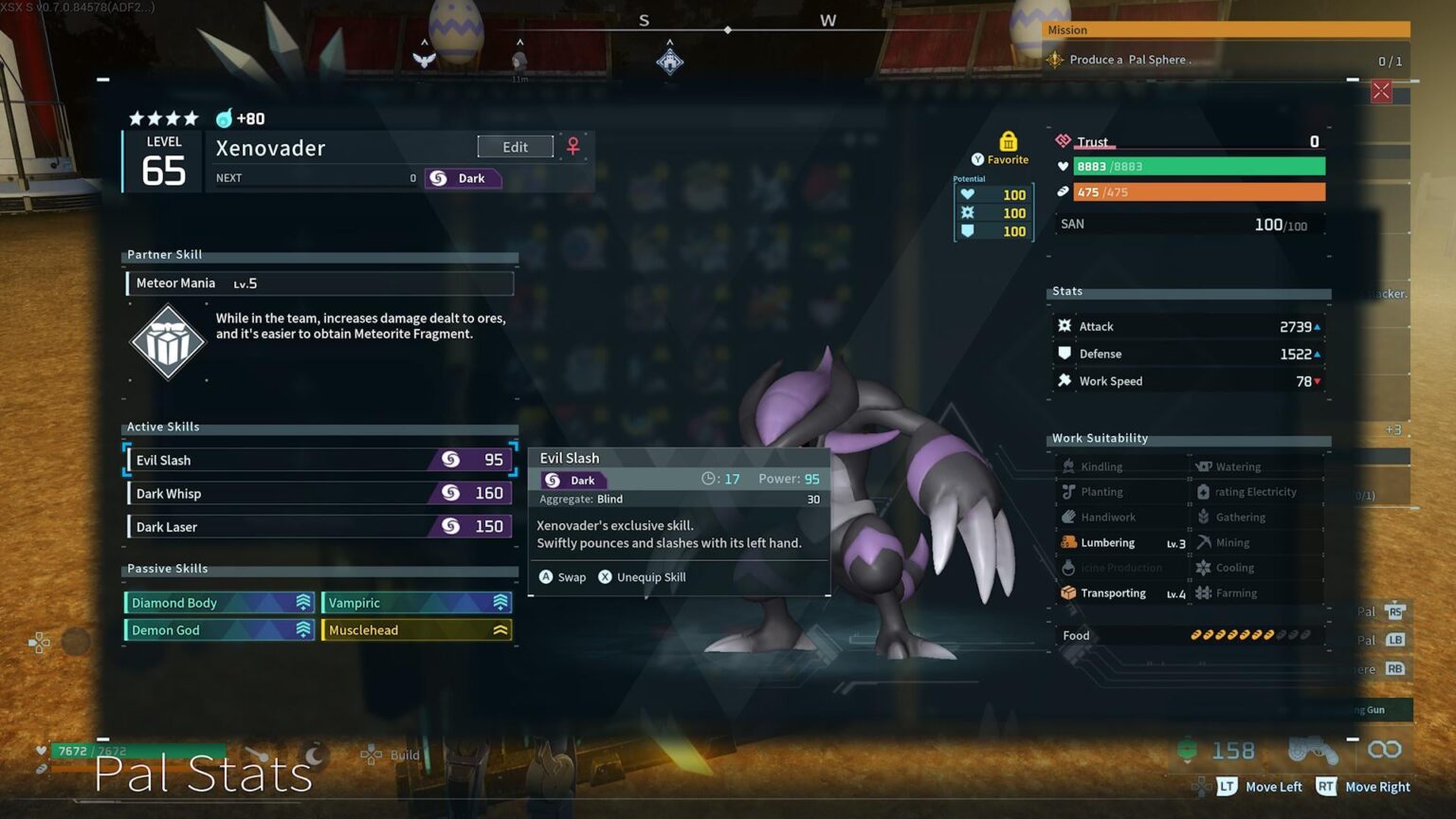Select the Vampiric passive skill
Screen dimensions: 1456x819
click(x=417, y=603)
